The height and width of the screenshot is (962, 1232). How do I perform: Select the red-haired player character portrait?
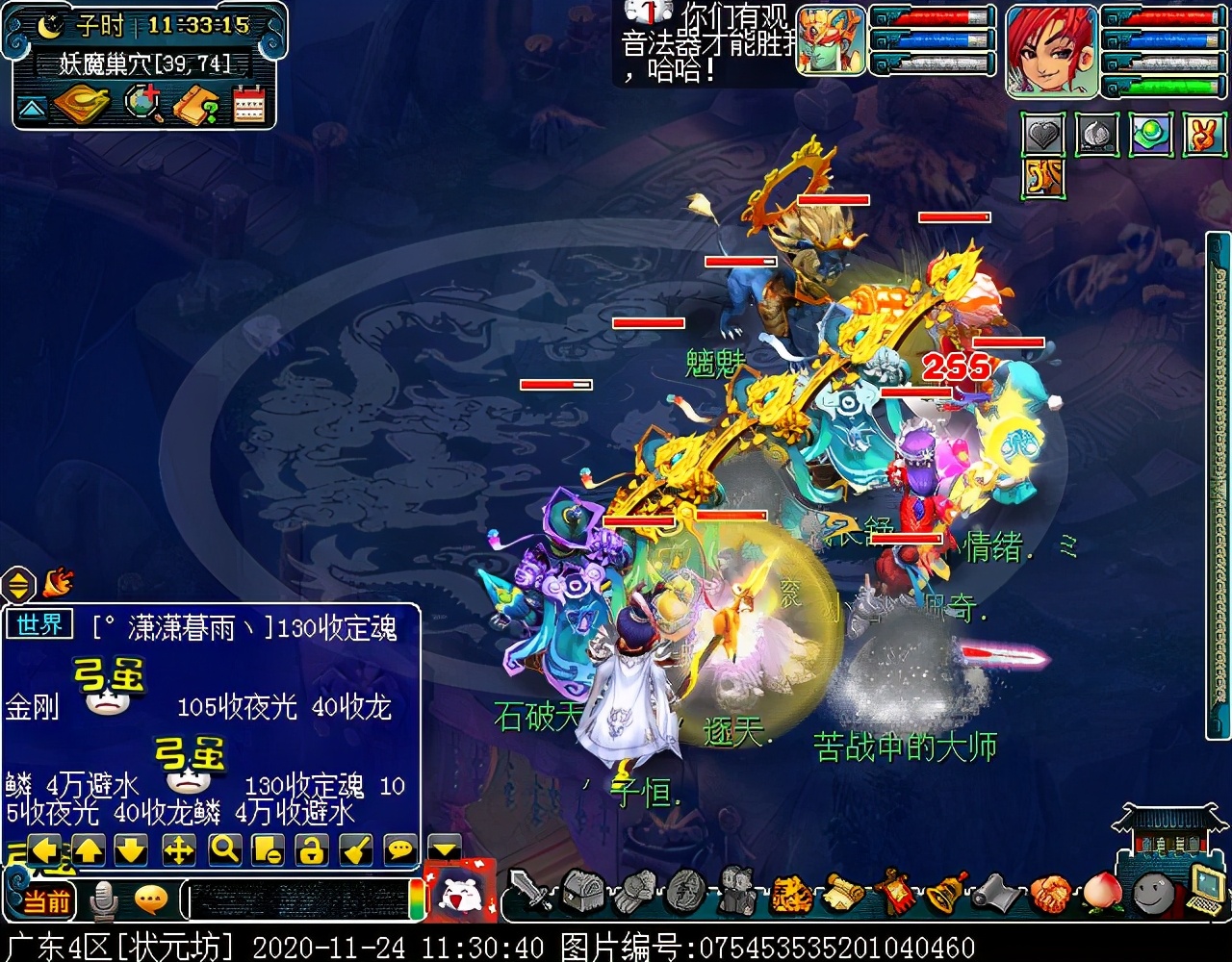coord(1051,50)
